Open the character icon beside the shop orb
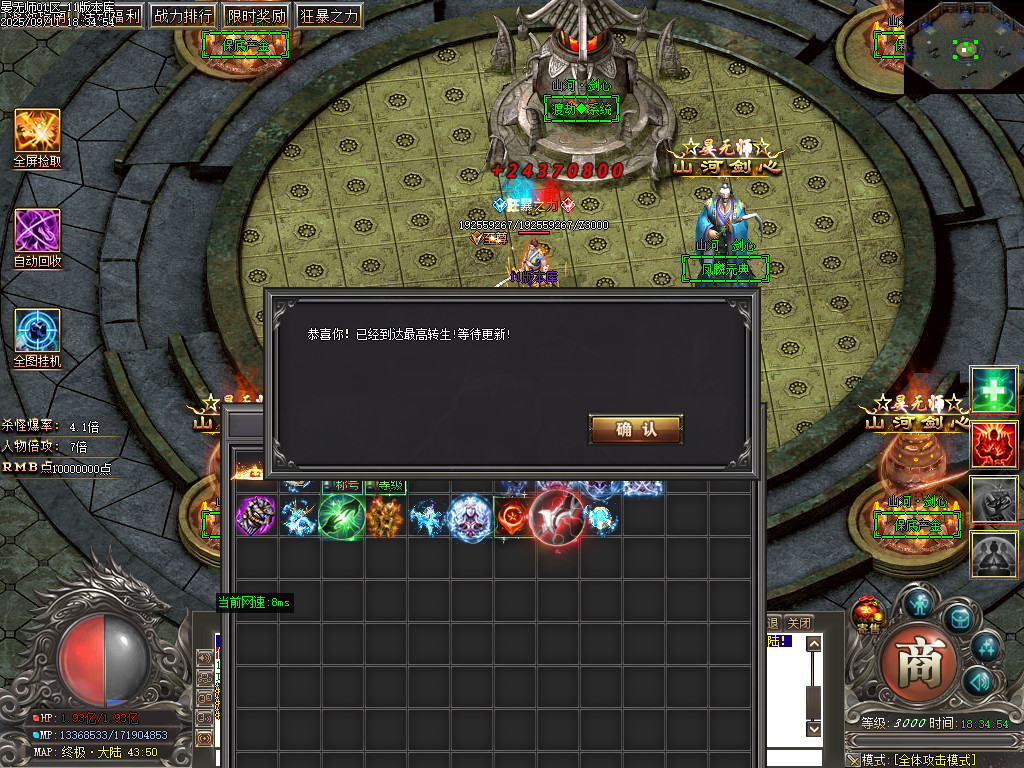Viewport: 1024px width, 768px height. coord(919,602)
